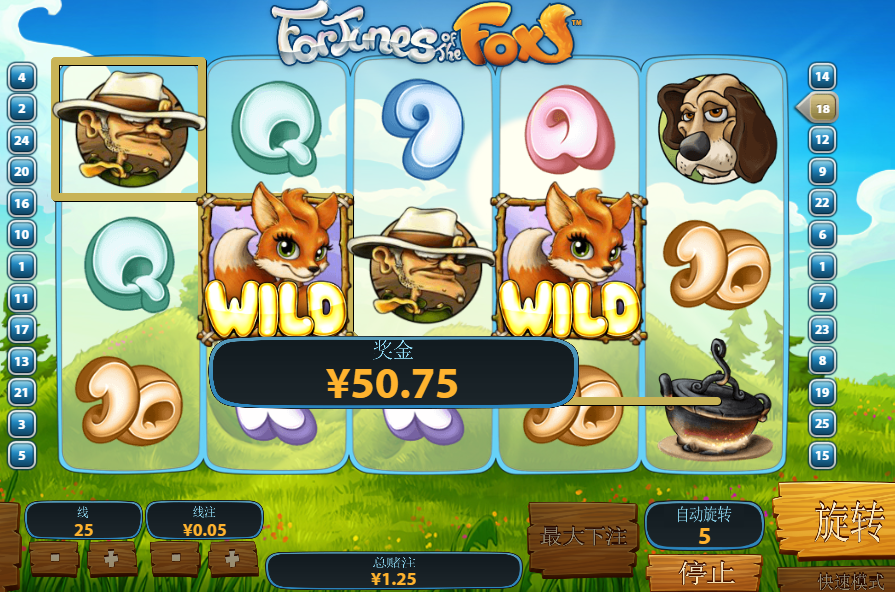Raise the line bet (线注) amount
The image size is (895, 592).
click(233, 558)
